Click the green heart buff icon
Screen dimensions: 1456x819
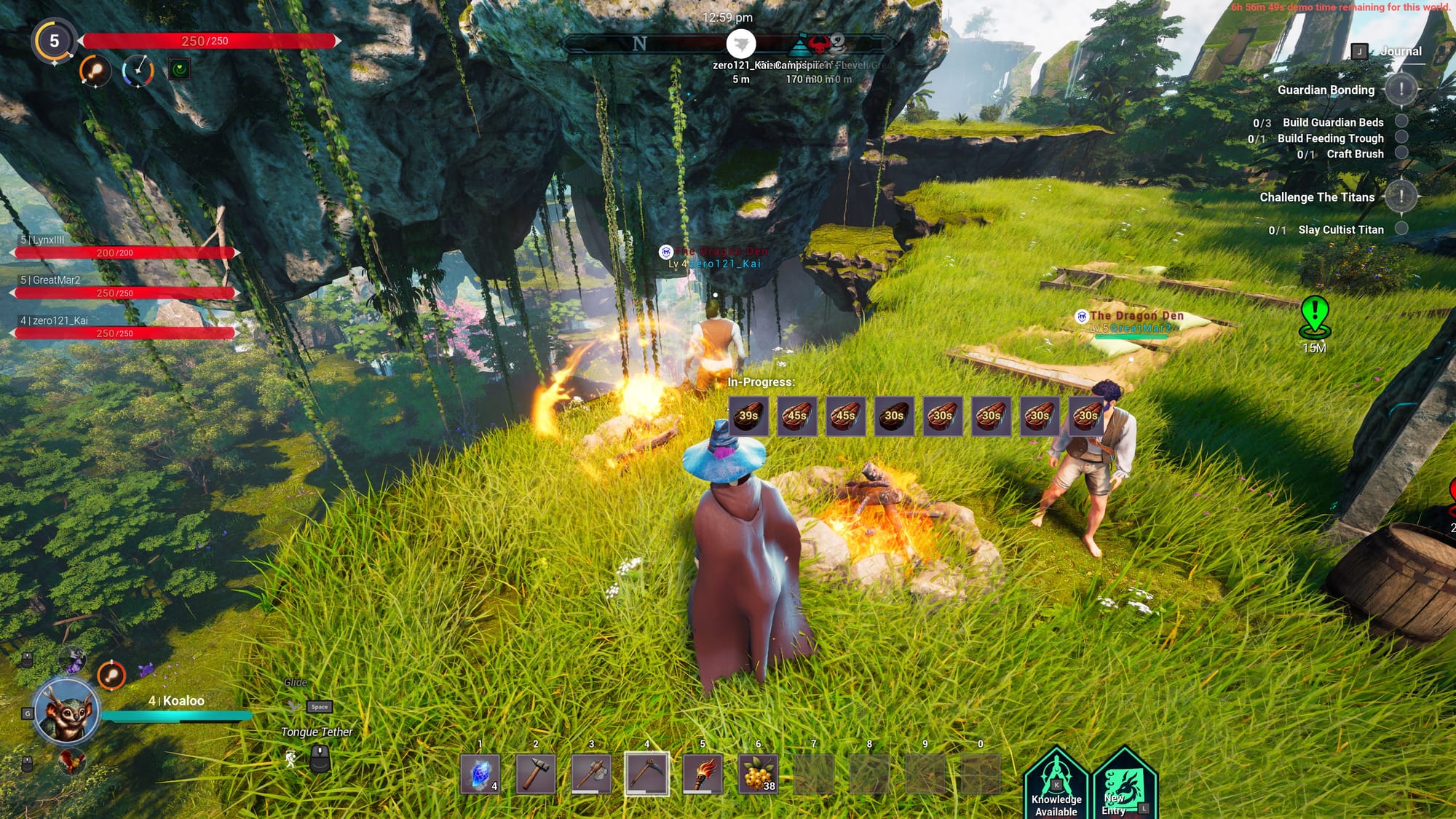179,69
